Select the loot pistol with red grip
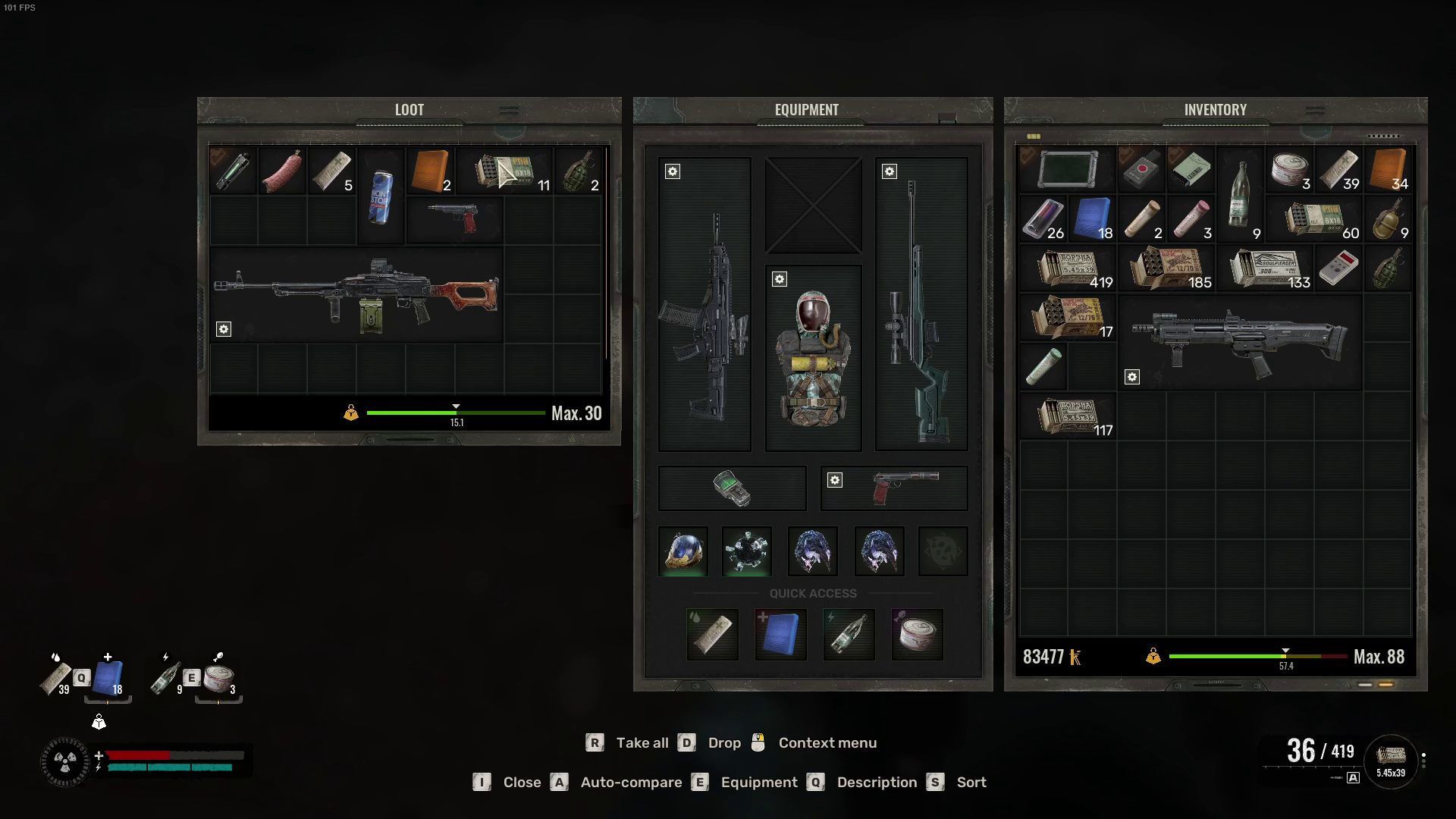1456x819 pixels. tap(453, 219)
